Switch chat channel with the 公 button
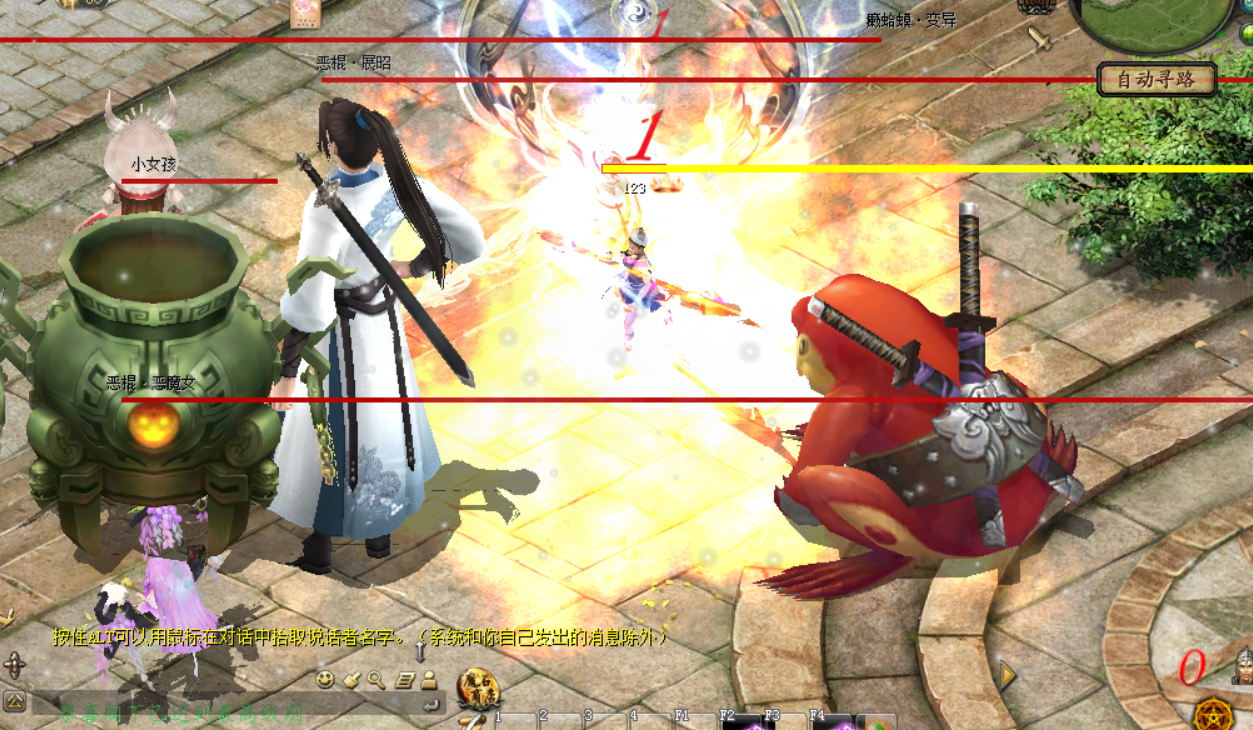Image resolution: width=1253 pixels, height=730 pixels. click(14, 702)
